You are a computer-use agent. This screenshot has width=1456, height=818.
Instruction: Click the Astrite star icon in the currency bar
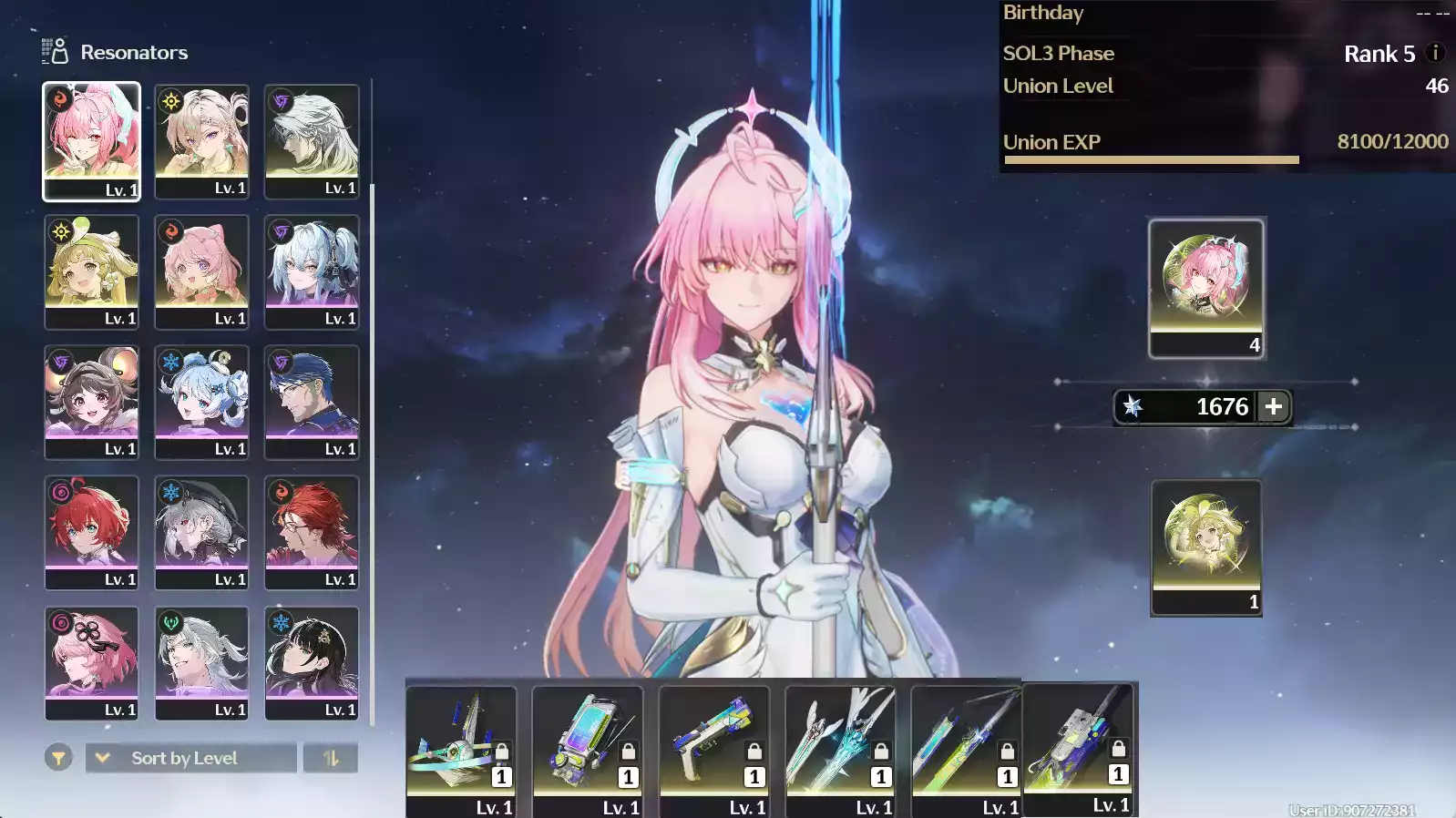pyautogui.click(x=1133, y=407)
